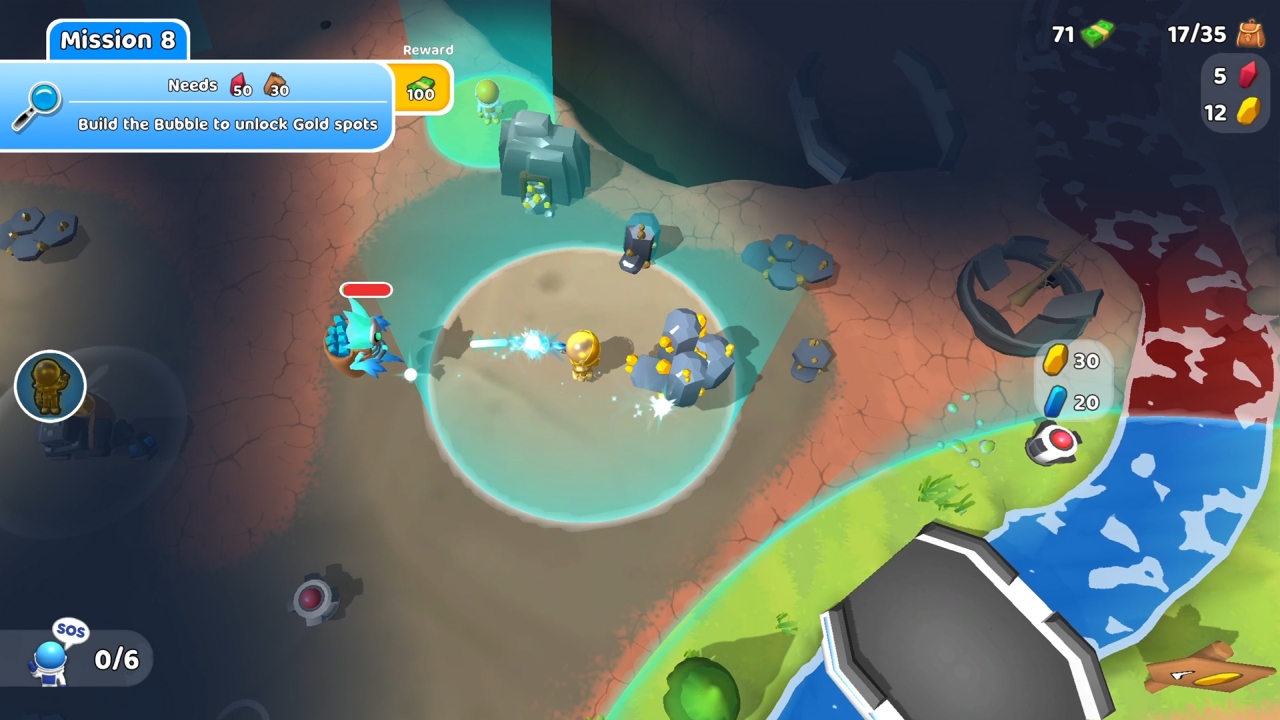Select the gold nugget counter showing 12
Screen dimensions: 1280x720
tap(1231, 113)
